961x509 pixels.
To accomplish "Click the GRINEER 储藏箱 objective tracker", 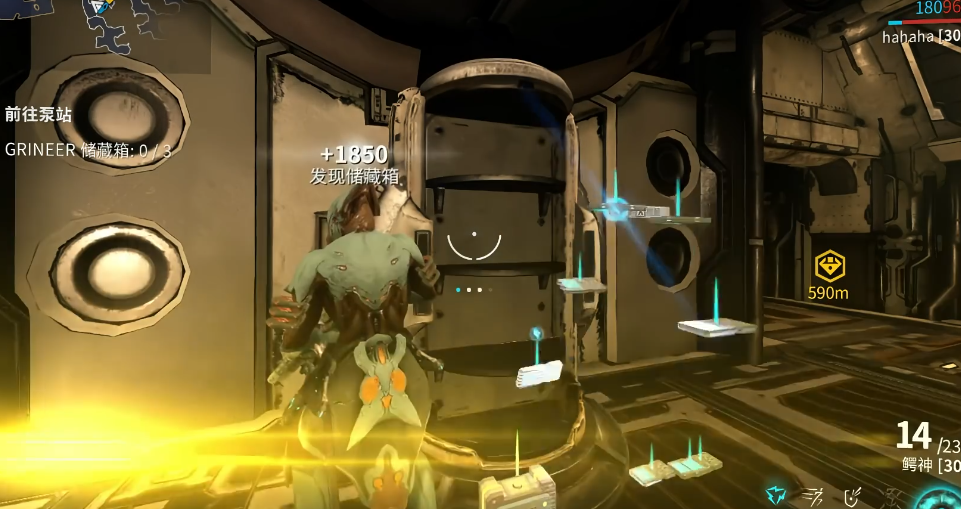I will (x=88, y=150).
